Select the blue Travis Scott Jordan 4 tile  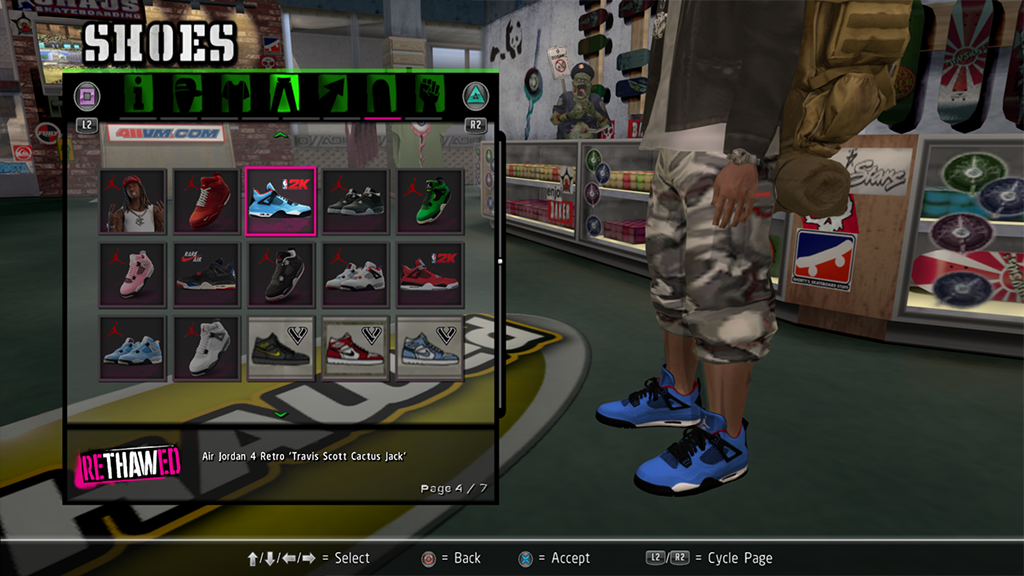coord(281,201)
